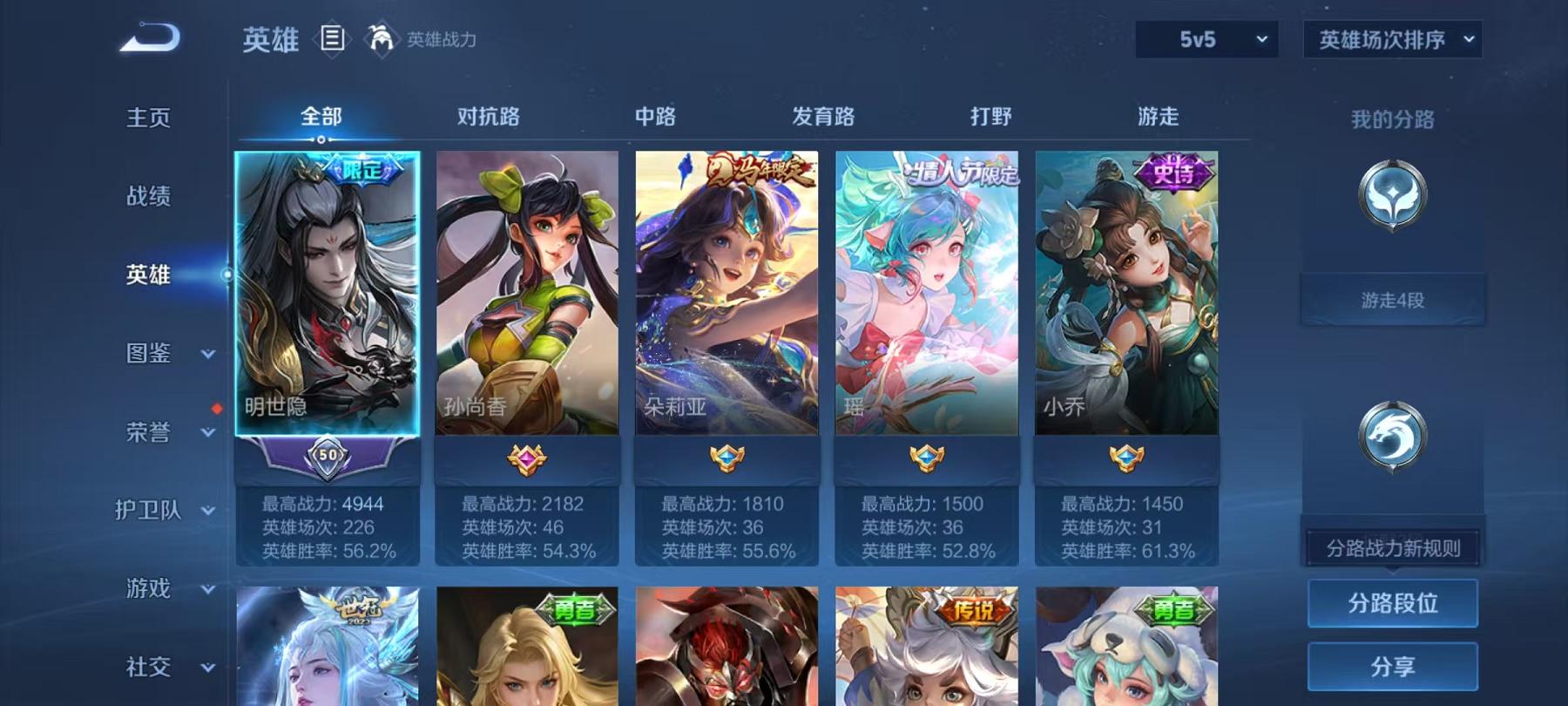Open 战绩 from the sidebar
Viewport: 1568px width, 706px height.
point(148,197)
